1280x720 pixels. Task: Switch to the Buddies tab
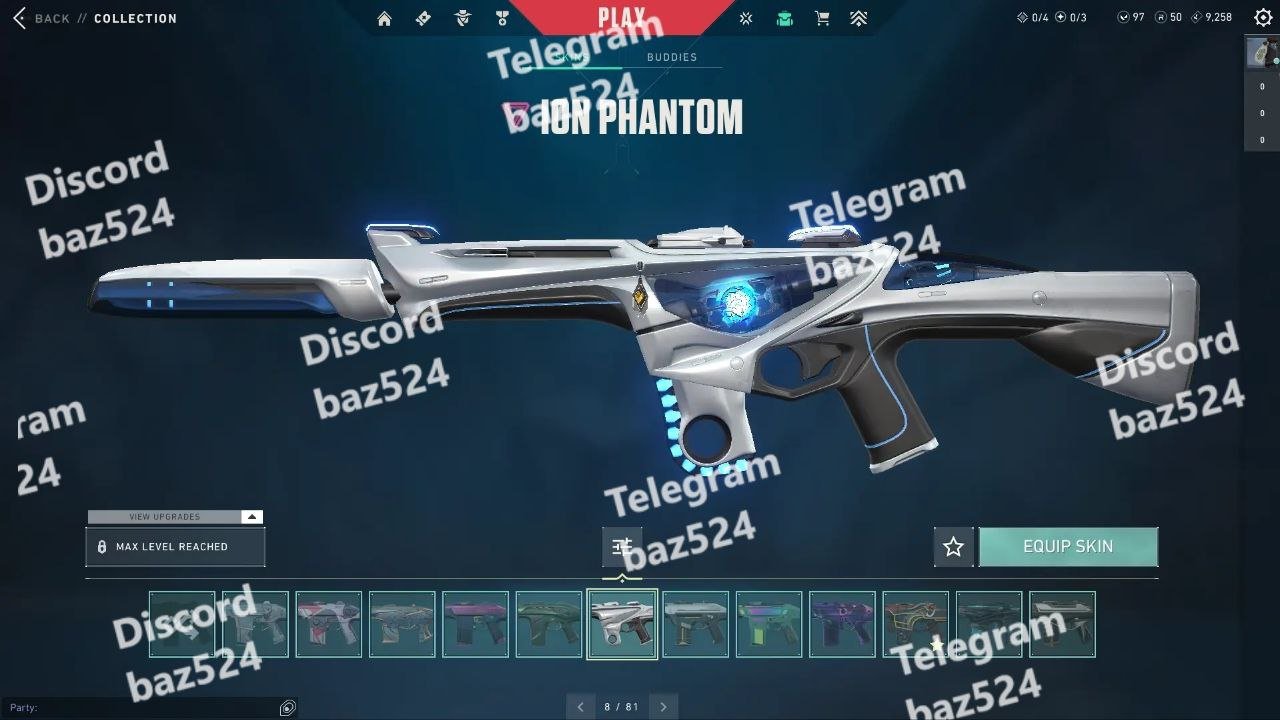671,58
